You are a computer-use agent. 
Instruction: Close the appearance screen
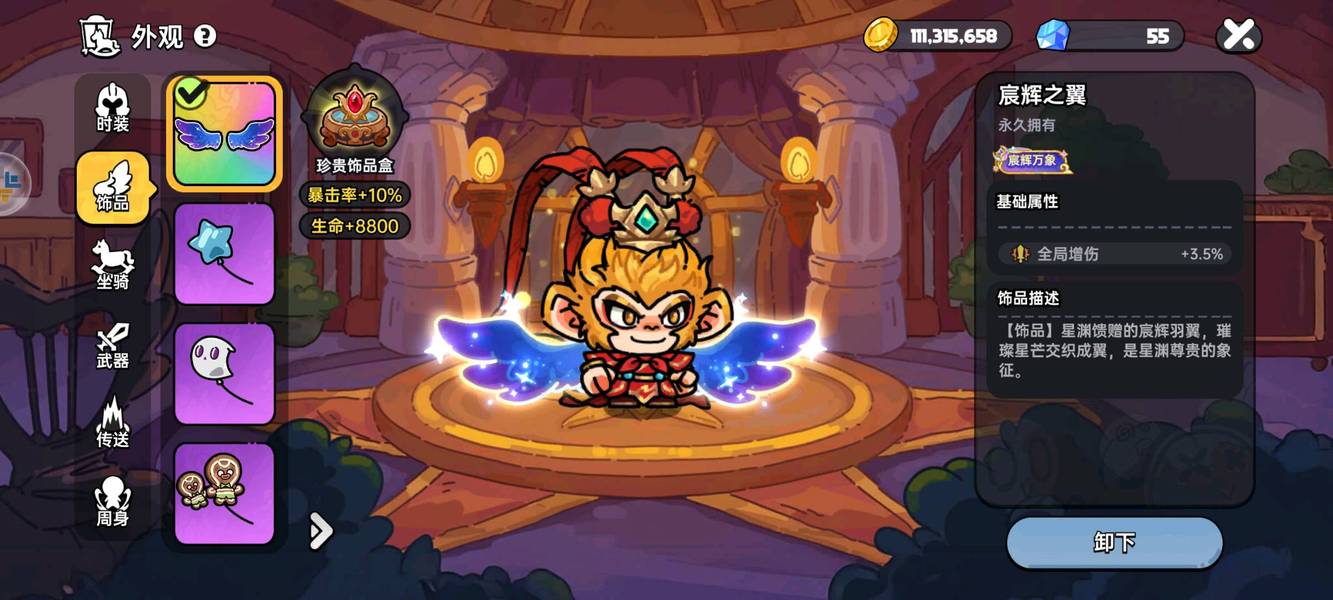pyautogui.click(x=1238, y=36)
